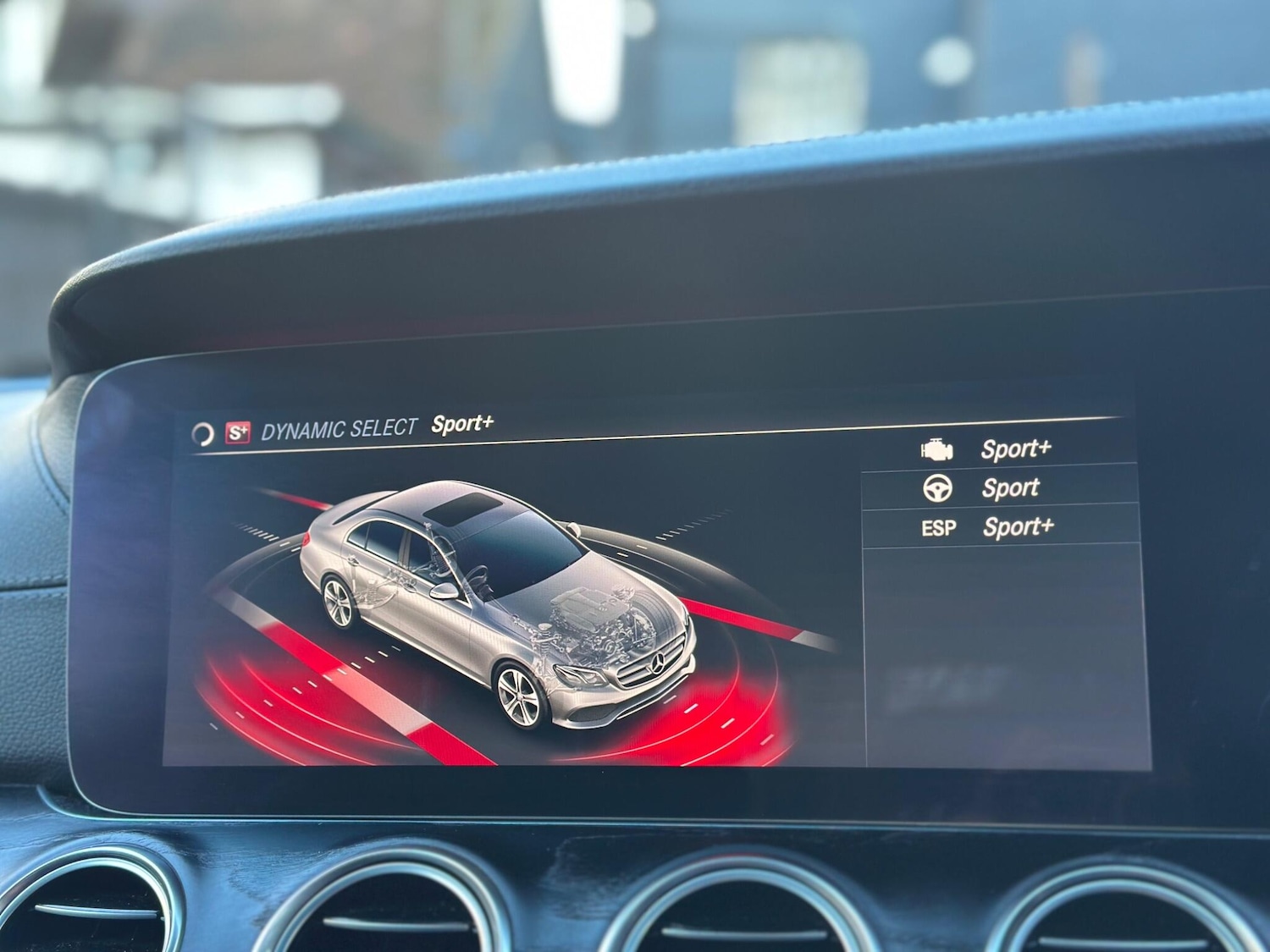Click the steering wheel icon
1270x952 pixels.
click(937, 487)
